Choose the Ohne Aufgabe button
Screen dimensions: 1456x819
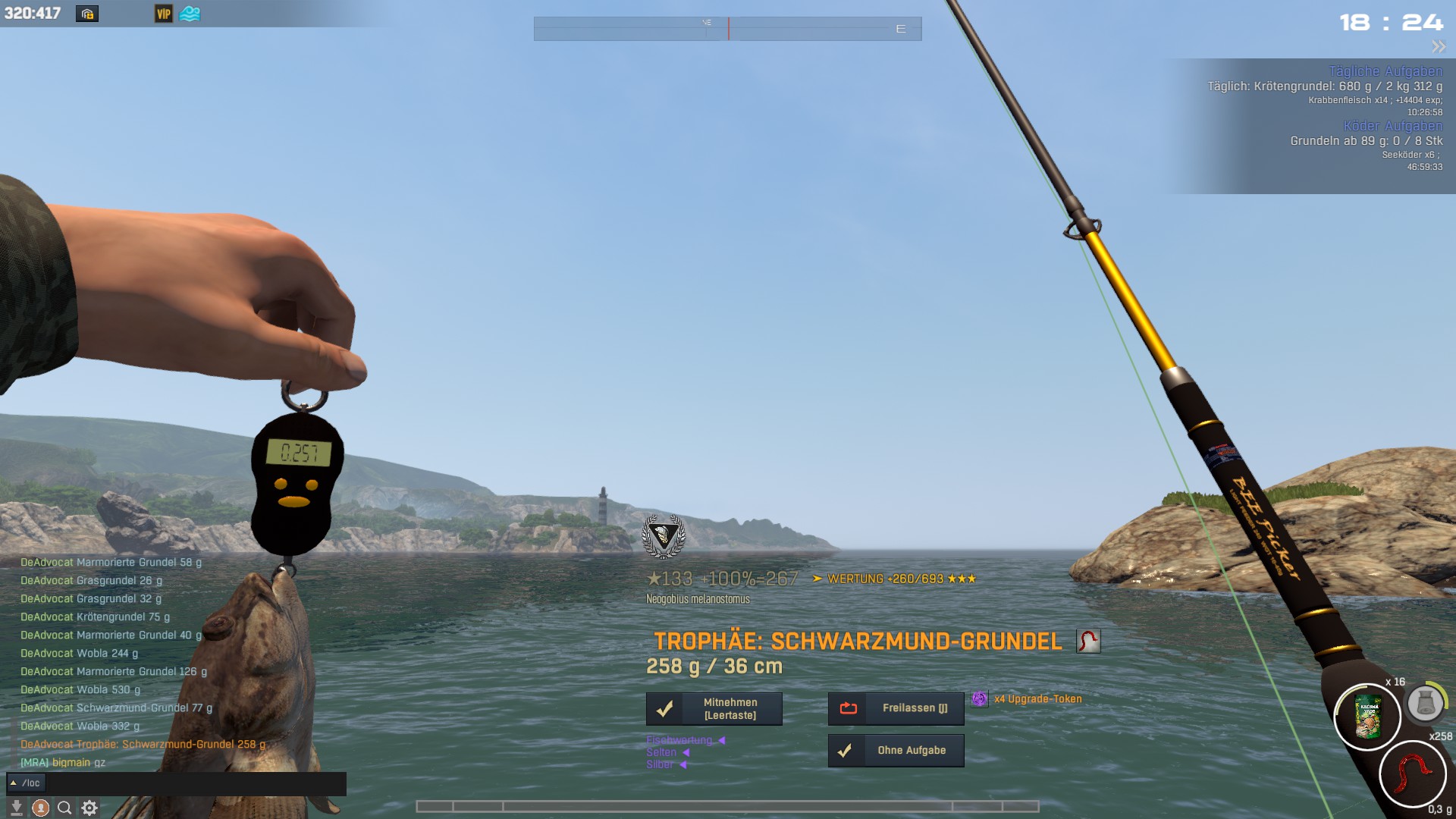896,750
